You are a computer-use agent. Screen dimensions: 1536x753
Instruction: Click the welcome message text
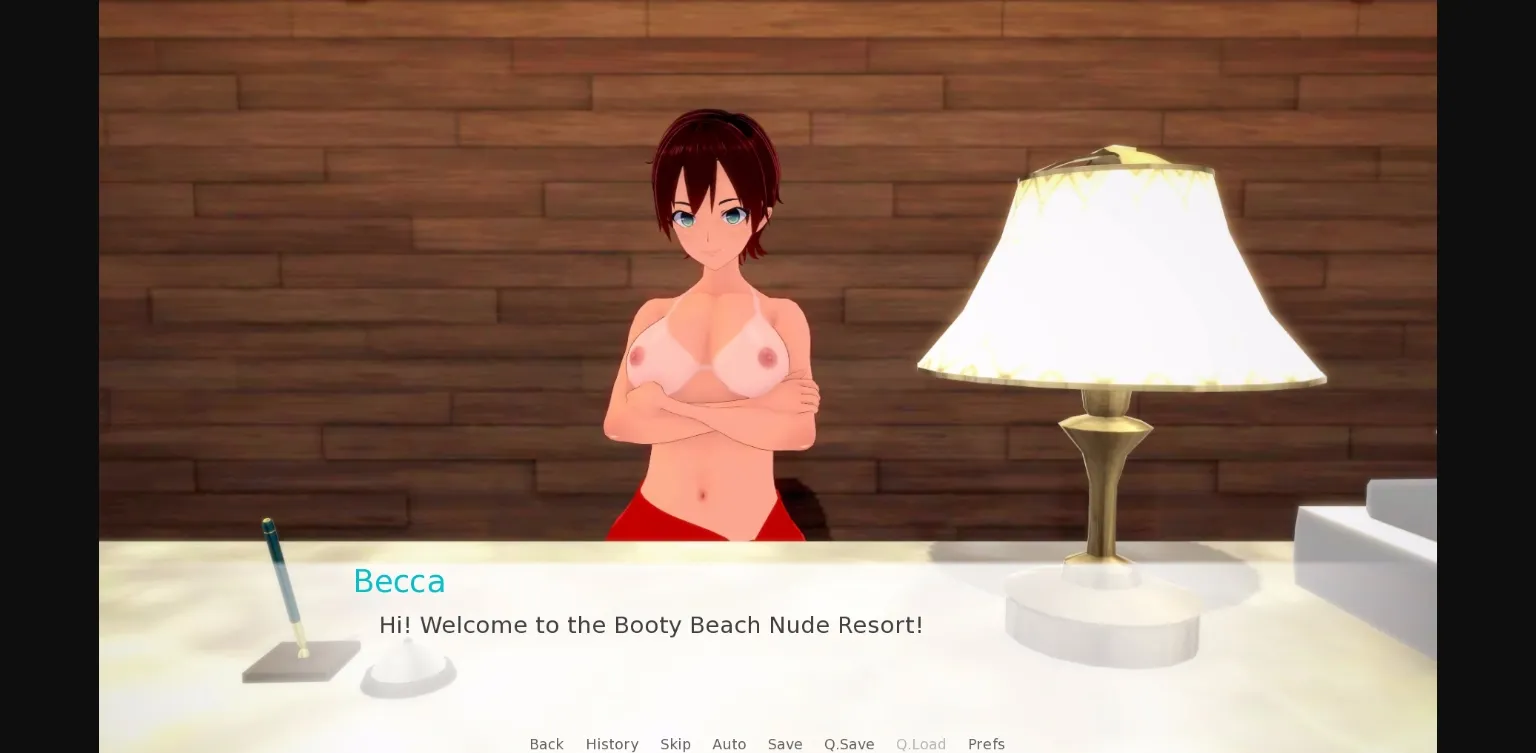click(650, 625)
